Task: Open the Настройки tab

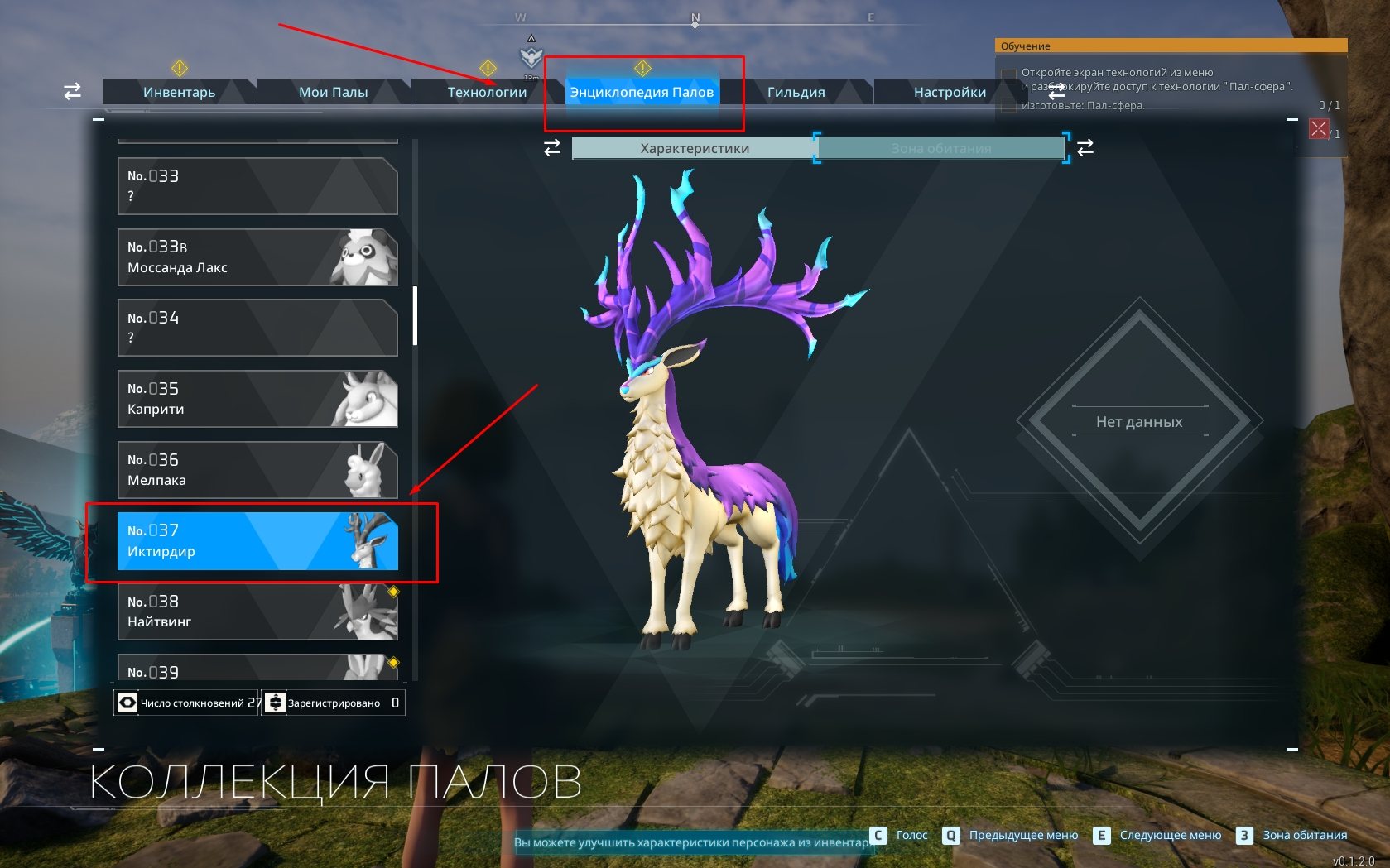Action: pyautogui.click(x=950, y=92)
